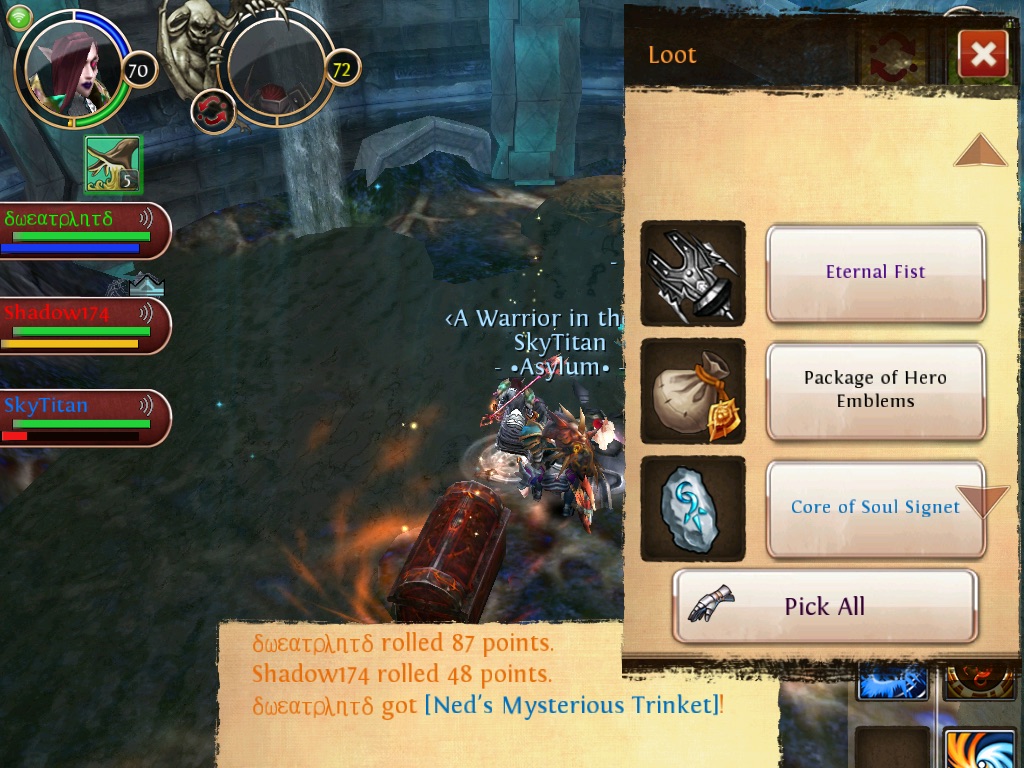This screenshot has height=768, width=1024.
Task: Click the Eternal Fist gauntlet icon
Action: coord(692,273)
